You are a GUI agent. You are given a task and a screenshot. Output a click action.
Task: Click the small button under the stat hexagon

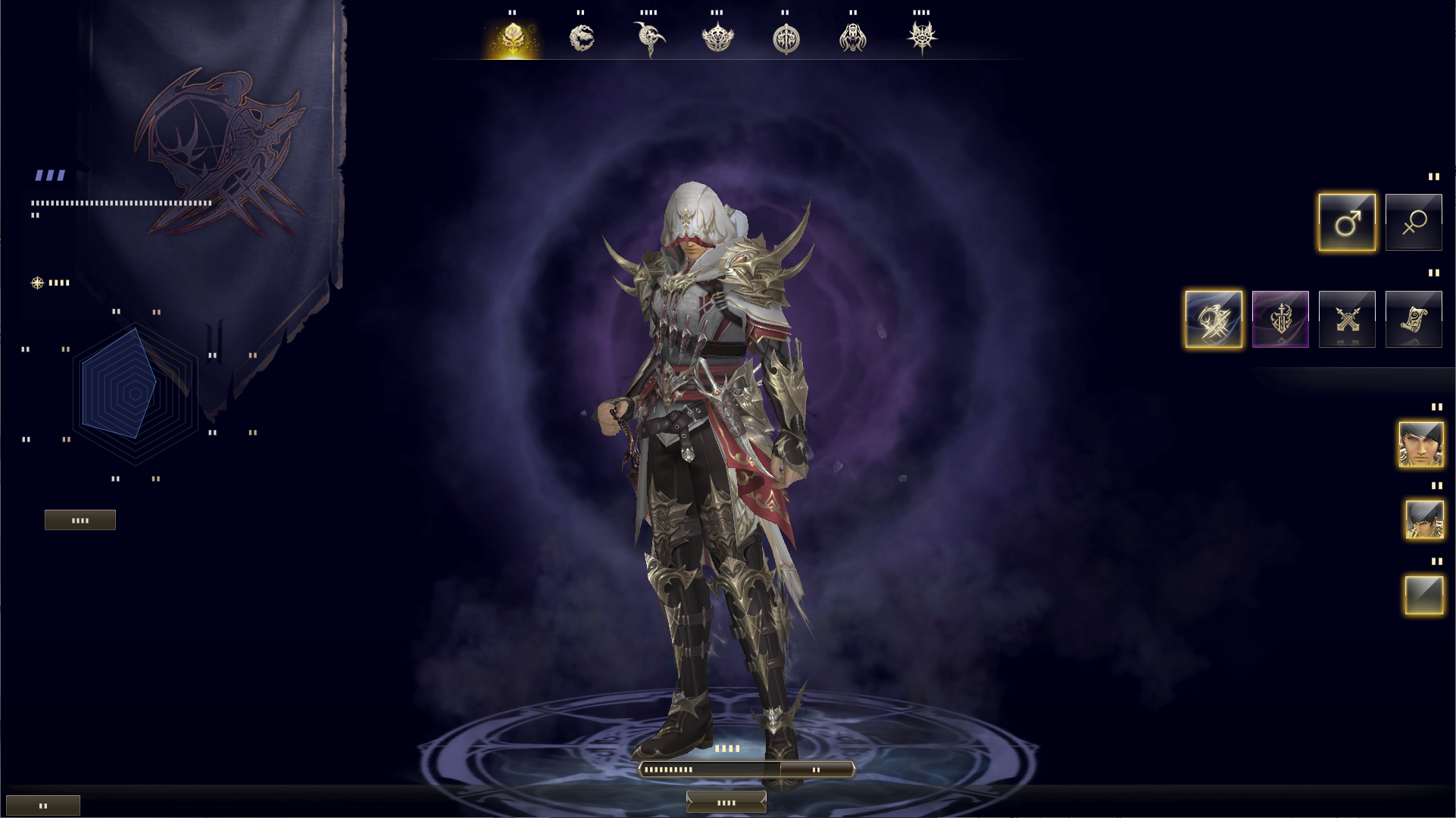pyautogui.click(x=80, y=520)
